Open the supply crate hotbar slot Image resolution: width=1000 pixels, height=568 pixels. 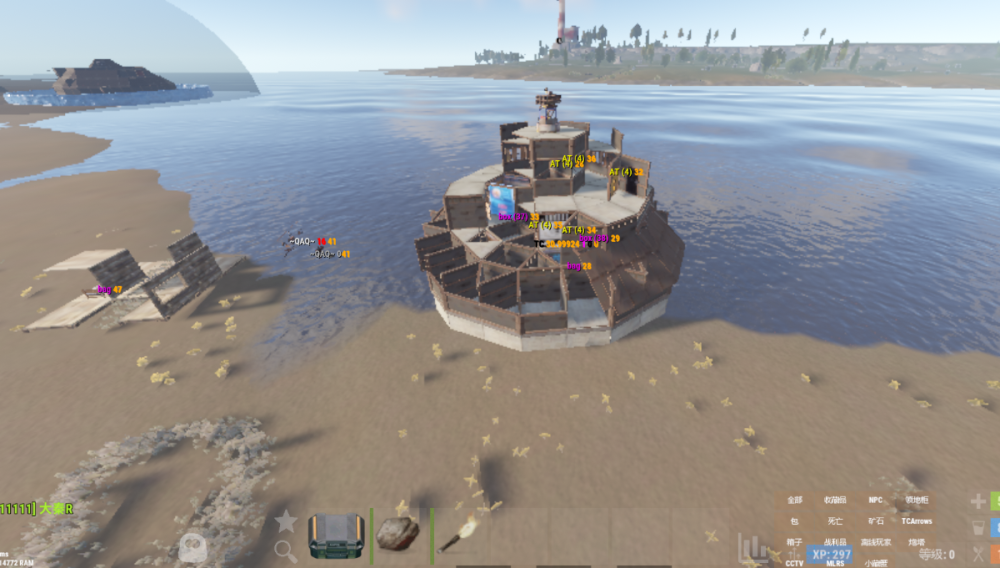(x=335, y=534)
